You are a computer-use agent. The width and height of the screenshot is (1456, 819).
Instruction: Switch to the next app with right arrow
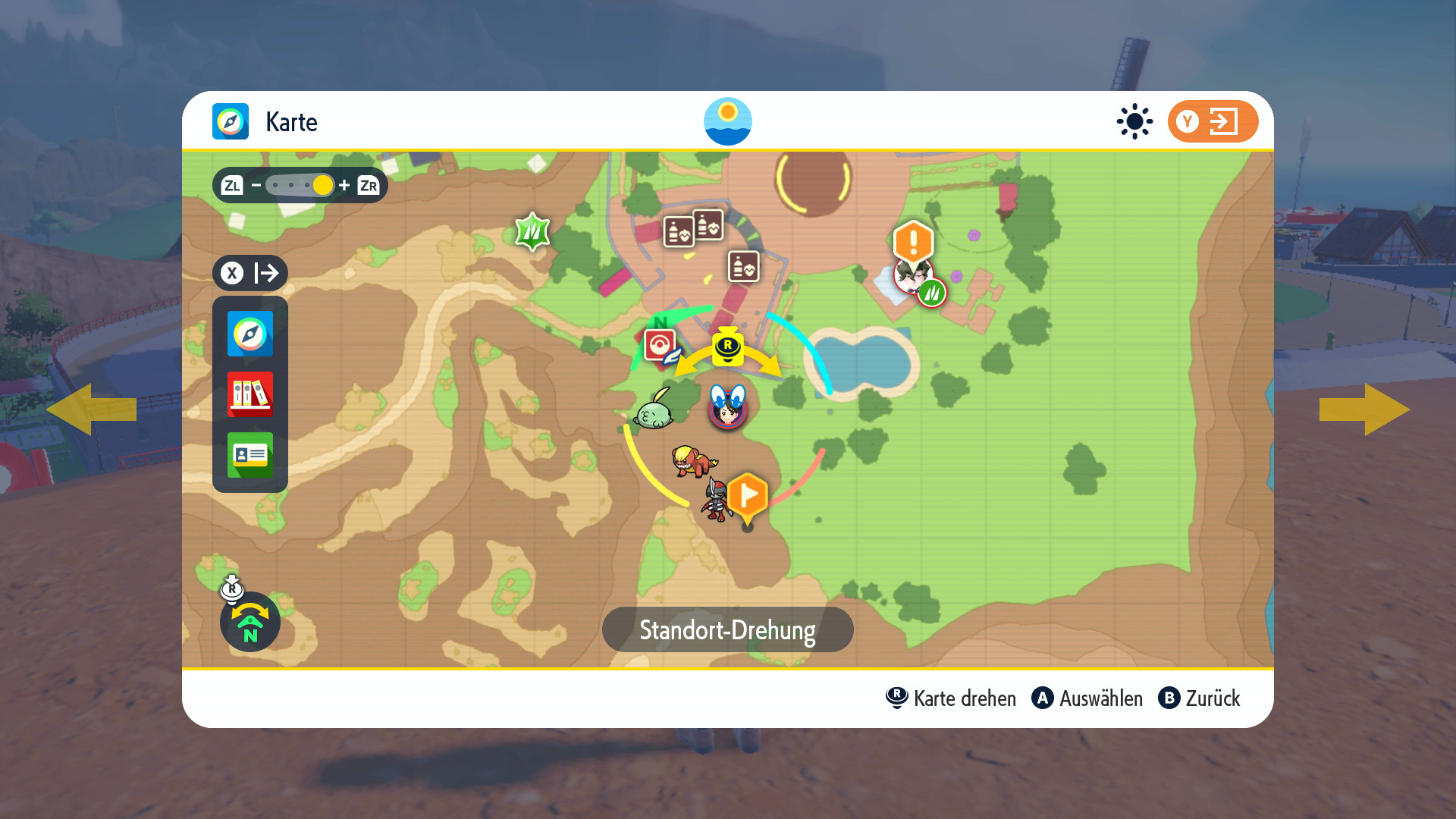click(x=1364, y=409)
